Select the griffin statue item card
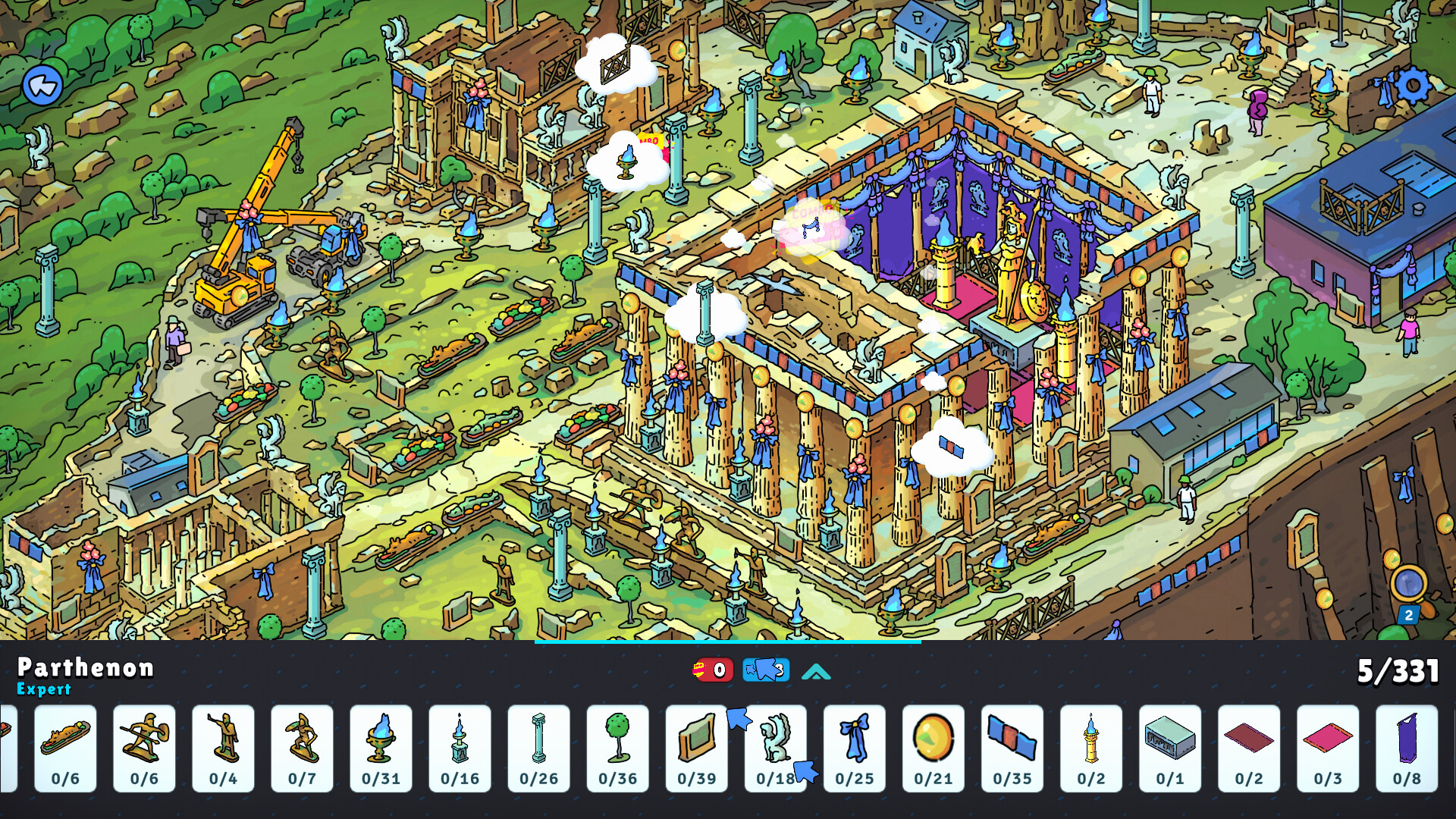Viewport: 1456px width, 819px height. (x=776, y=747)
